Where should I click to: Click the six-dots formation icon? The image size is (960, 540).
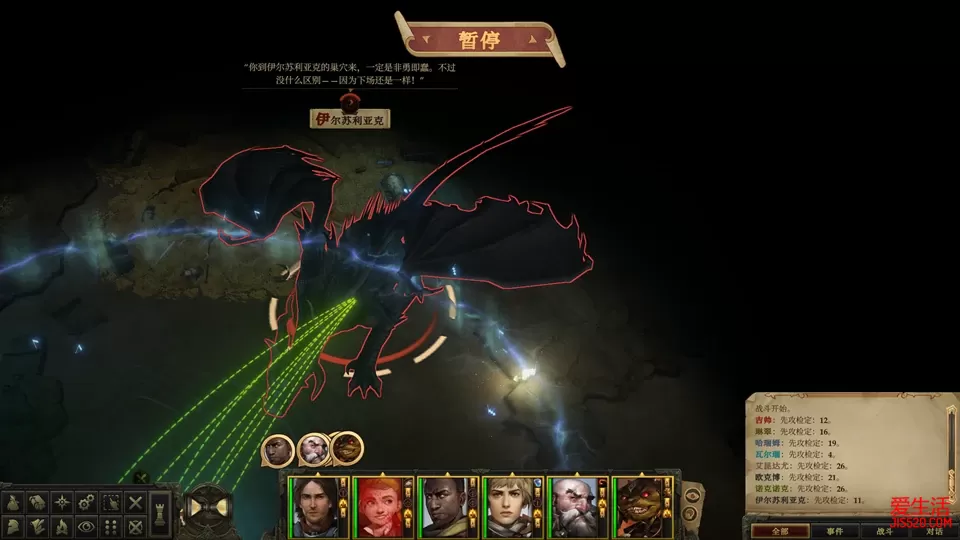(112, 526)
